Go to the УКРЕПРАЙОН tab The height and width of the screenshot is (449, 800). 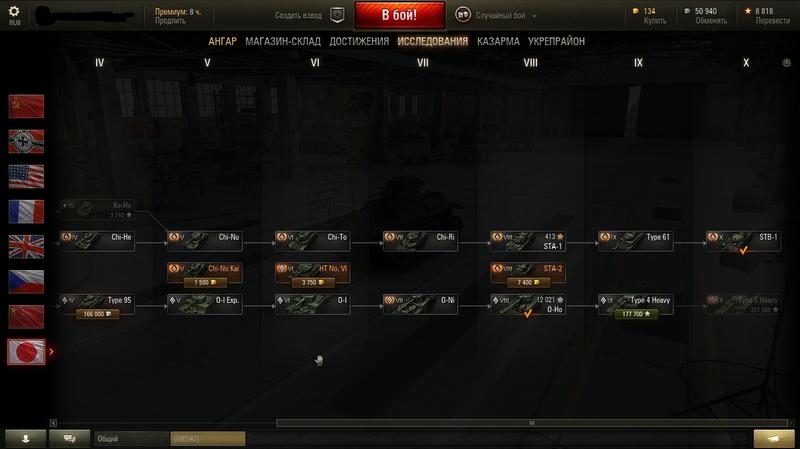(x=558, y=41)
